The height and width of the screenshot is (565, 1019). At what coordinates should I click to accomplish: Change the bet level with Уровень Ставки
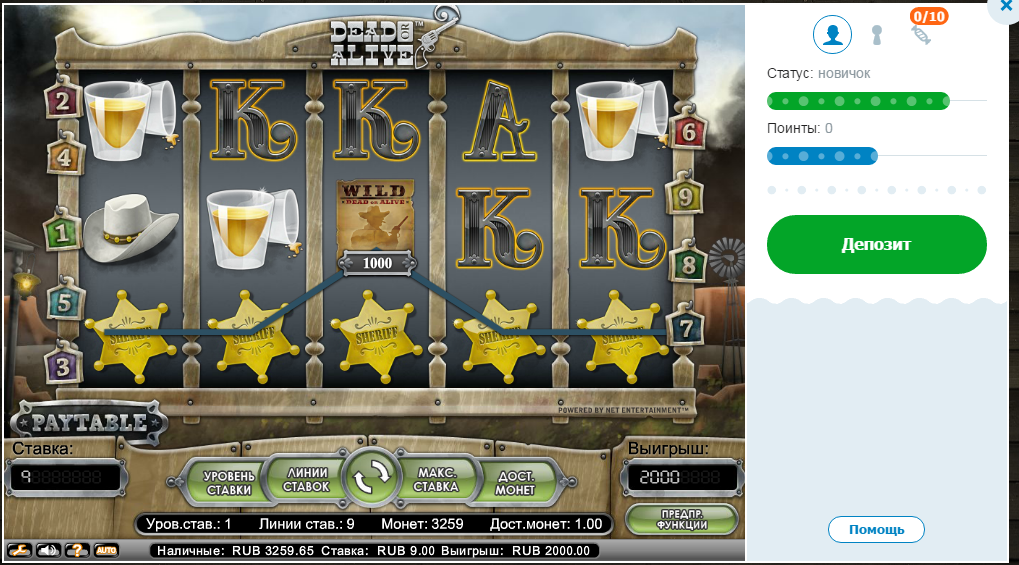(x=229, y=483)
